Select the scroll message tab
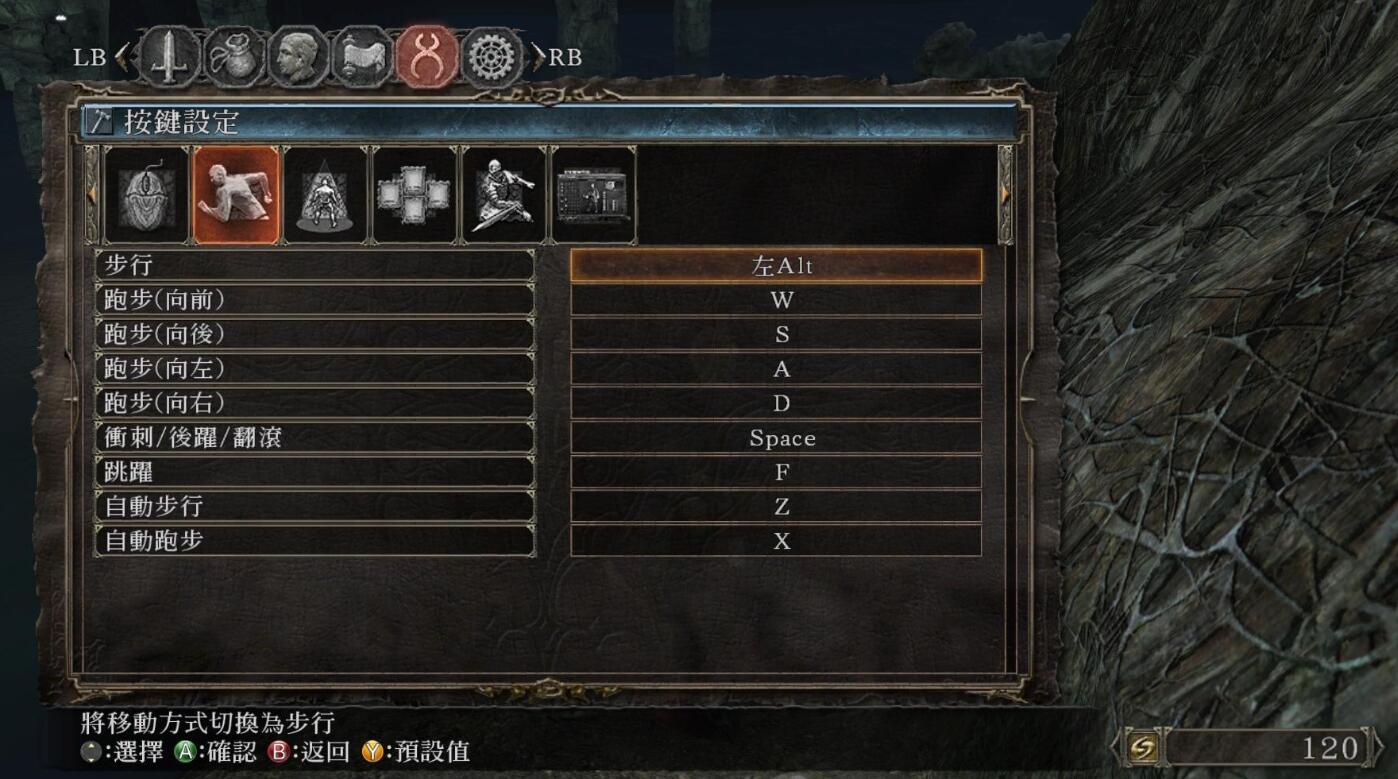Image resolution: width=1398 pixels, height=779 pixels. [x=363, y=57]
